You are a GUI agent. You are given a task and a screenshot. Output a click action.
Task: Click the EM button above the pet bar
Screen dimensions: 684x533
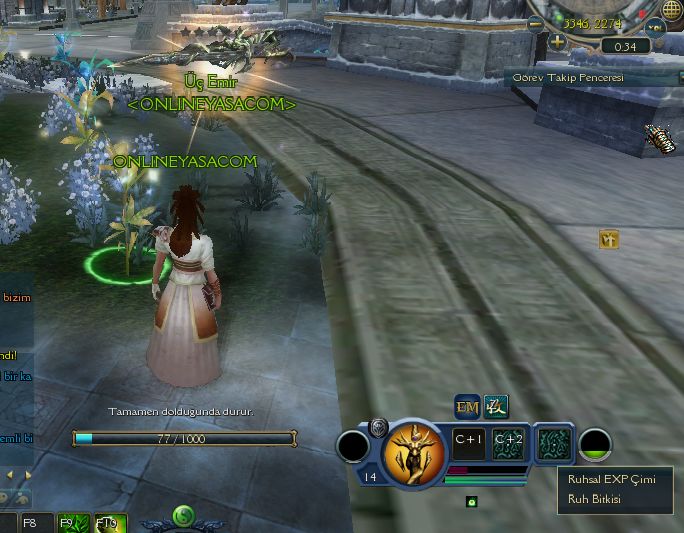pos(467,406)
